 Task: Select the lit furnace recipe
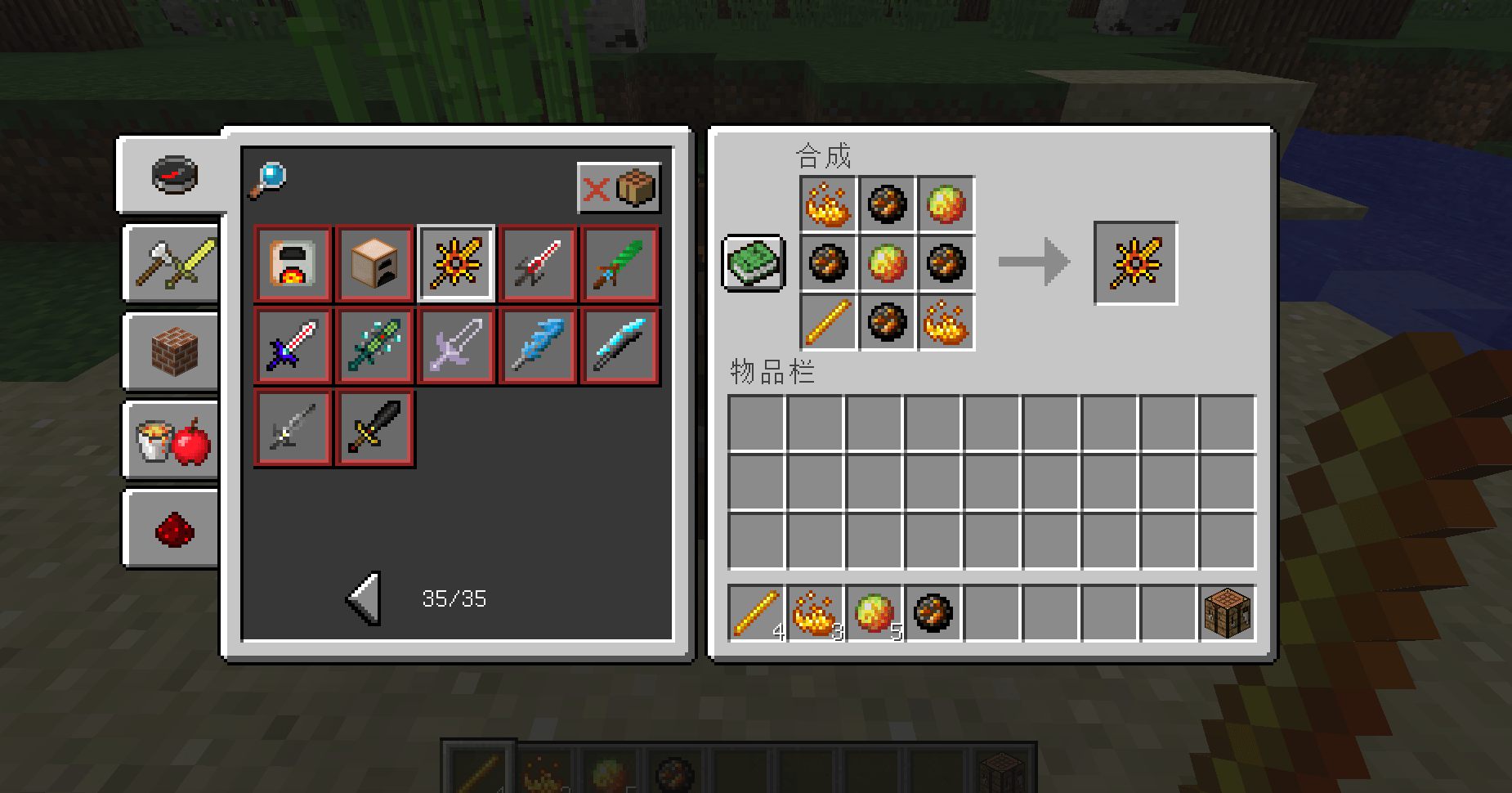[293, 264]
